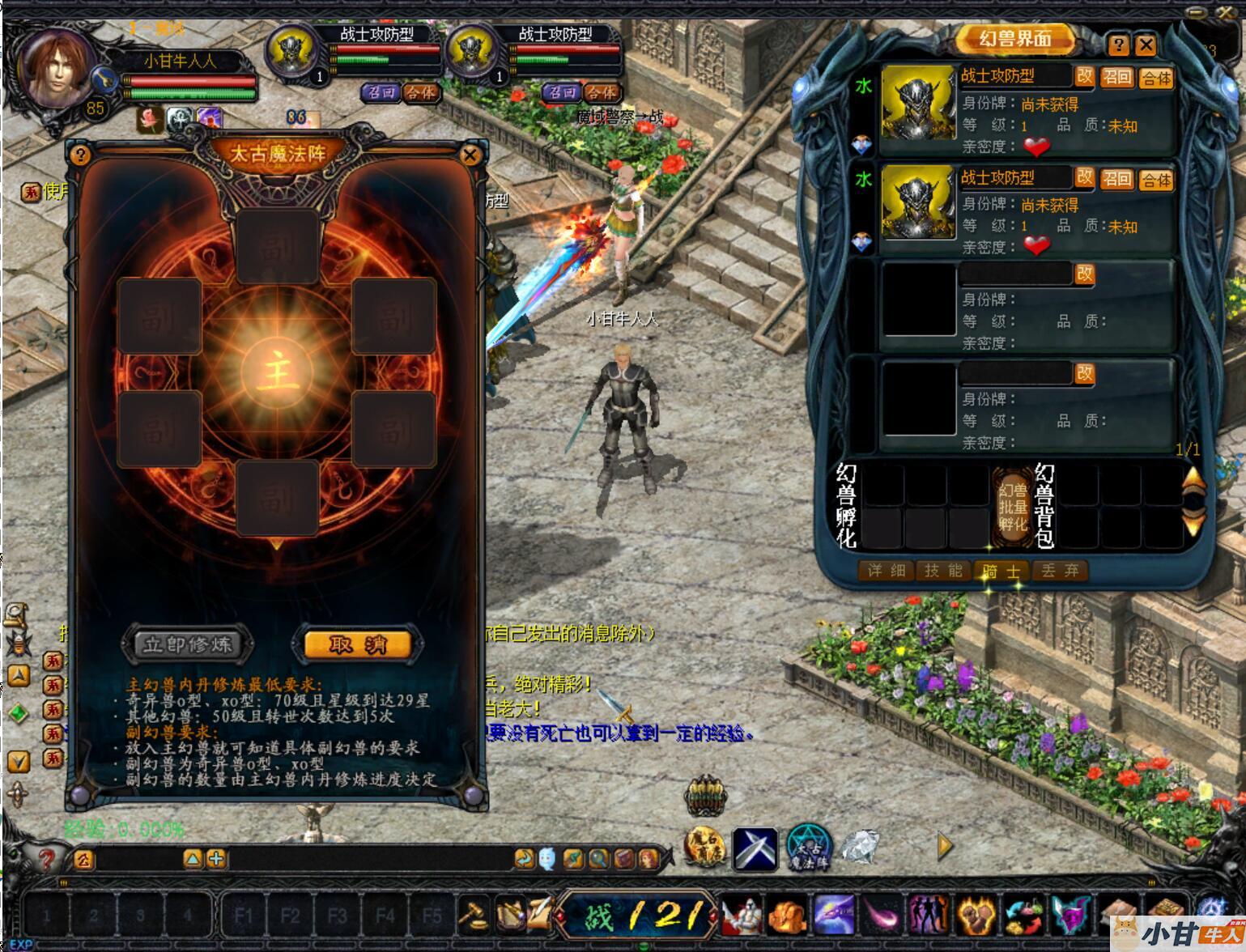The height and width of the screenshot is (952, 1246).
Task: Click 立即修炼 to start cultivation
Action: point(188,644)
